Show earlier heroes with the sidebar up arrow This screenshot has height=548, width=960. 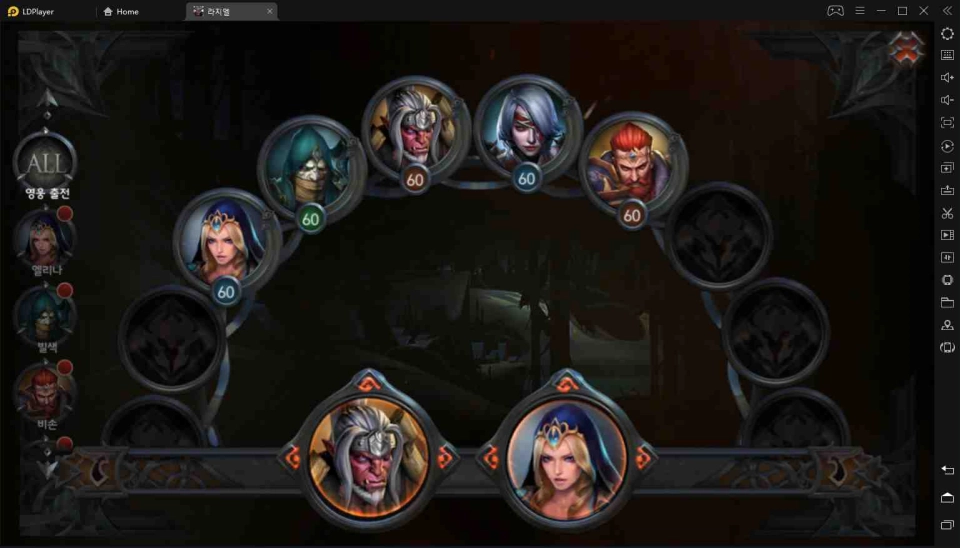click(46, 100)
